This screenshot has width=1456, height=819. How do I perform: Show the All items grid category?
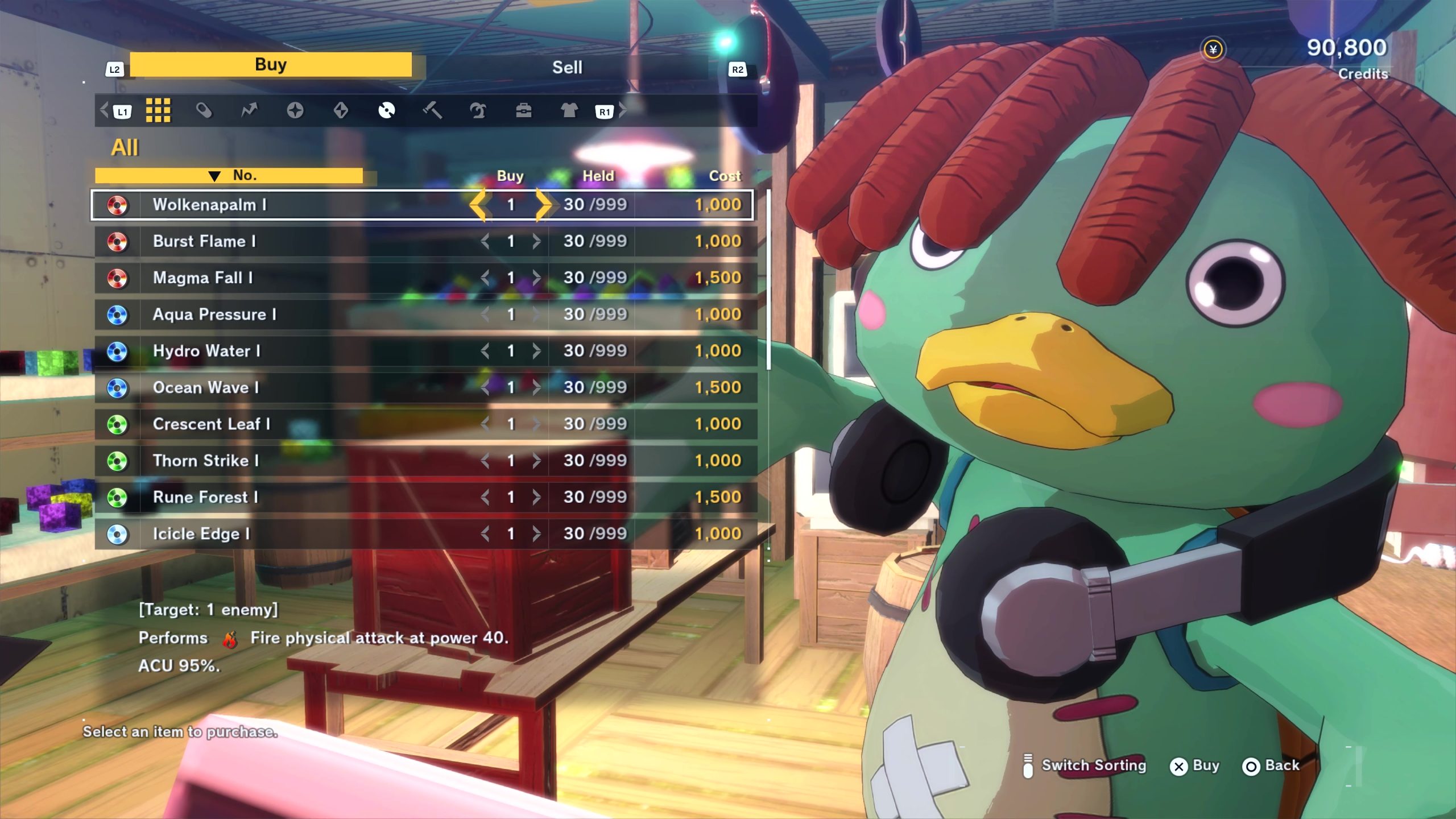tap(158, 110)
